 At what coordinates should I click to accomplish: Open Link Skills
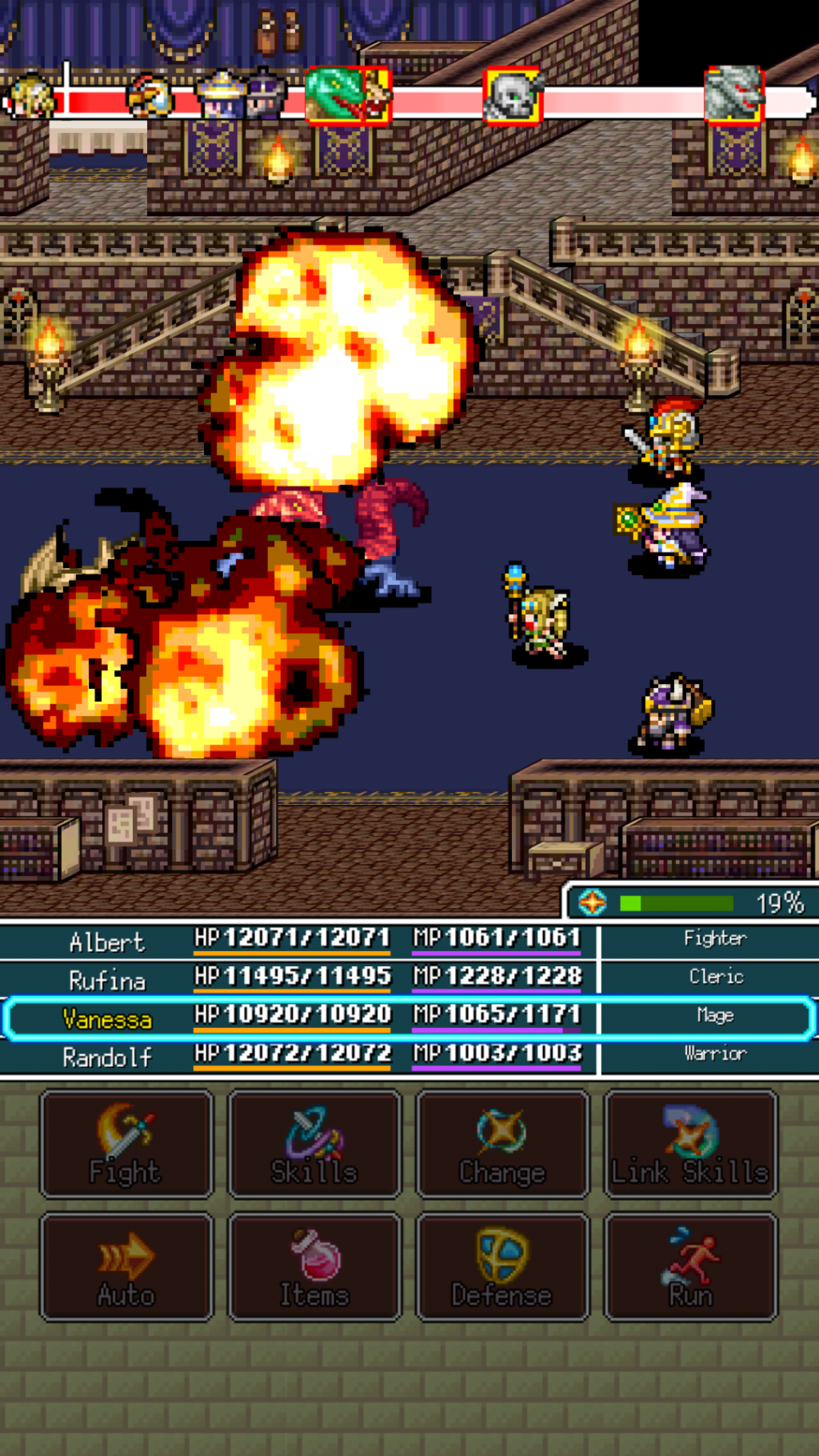pos(690,1145)
